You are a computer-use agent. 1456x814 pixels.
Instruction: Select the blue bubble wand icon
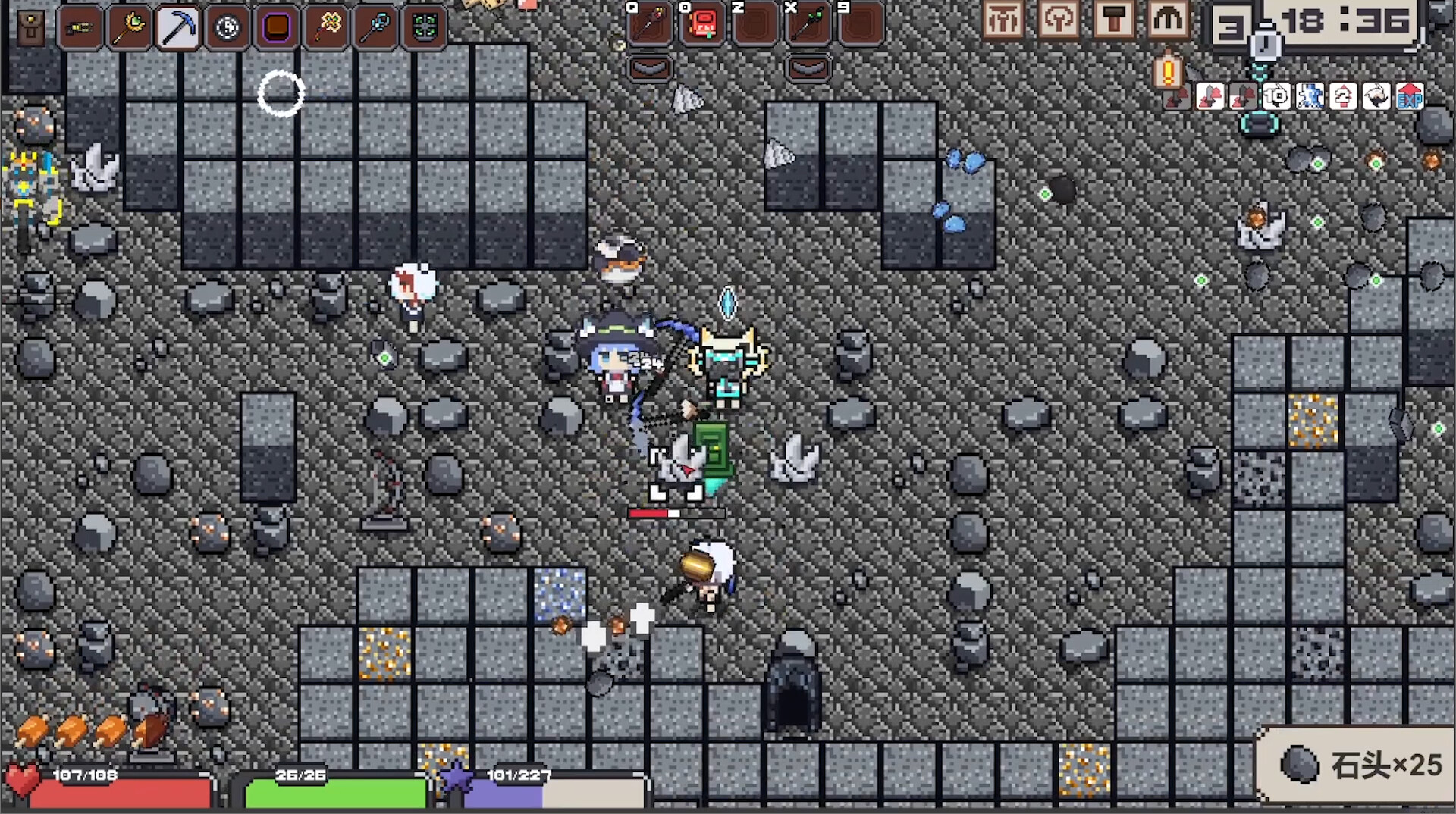click(x=375, y=27)
